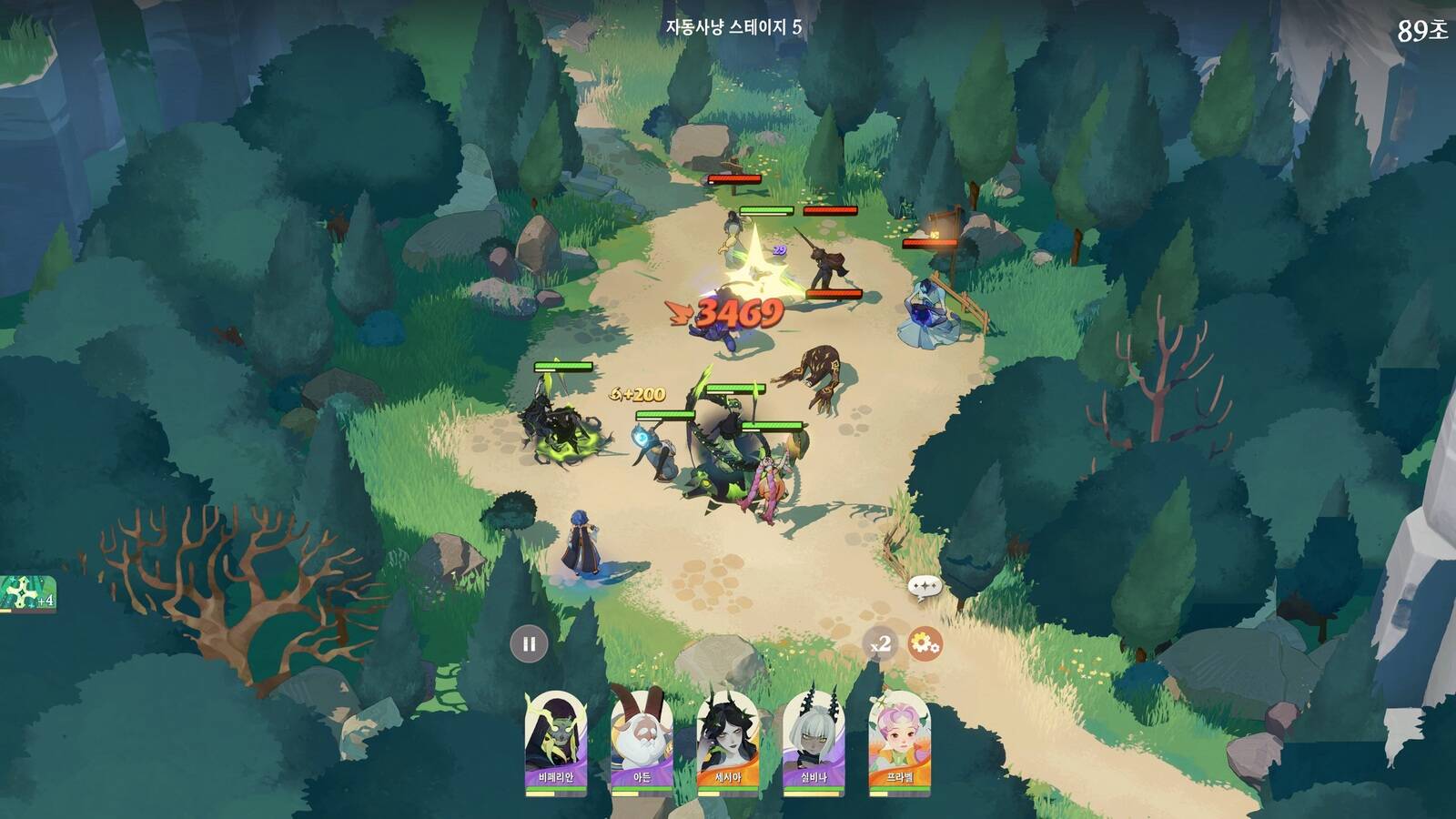Pause the battle
Image resolution: width=1456 pixels, height=819 pixels.
click(x=529, y=644)
